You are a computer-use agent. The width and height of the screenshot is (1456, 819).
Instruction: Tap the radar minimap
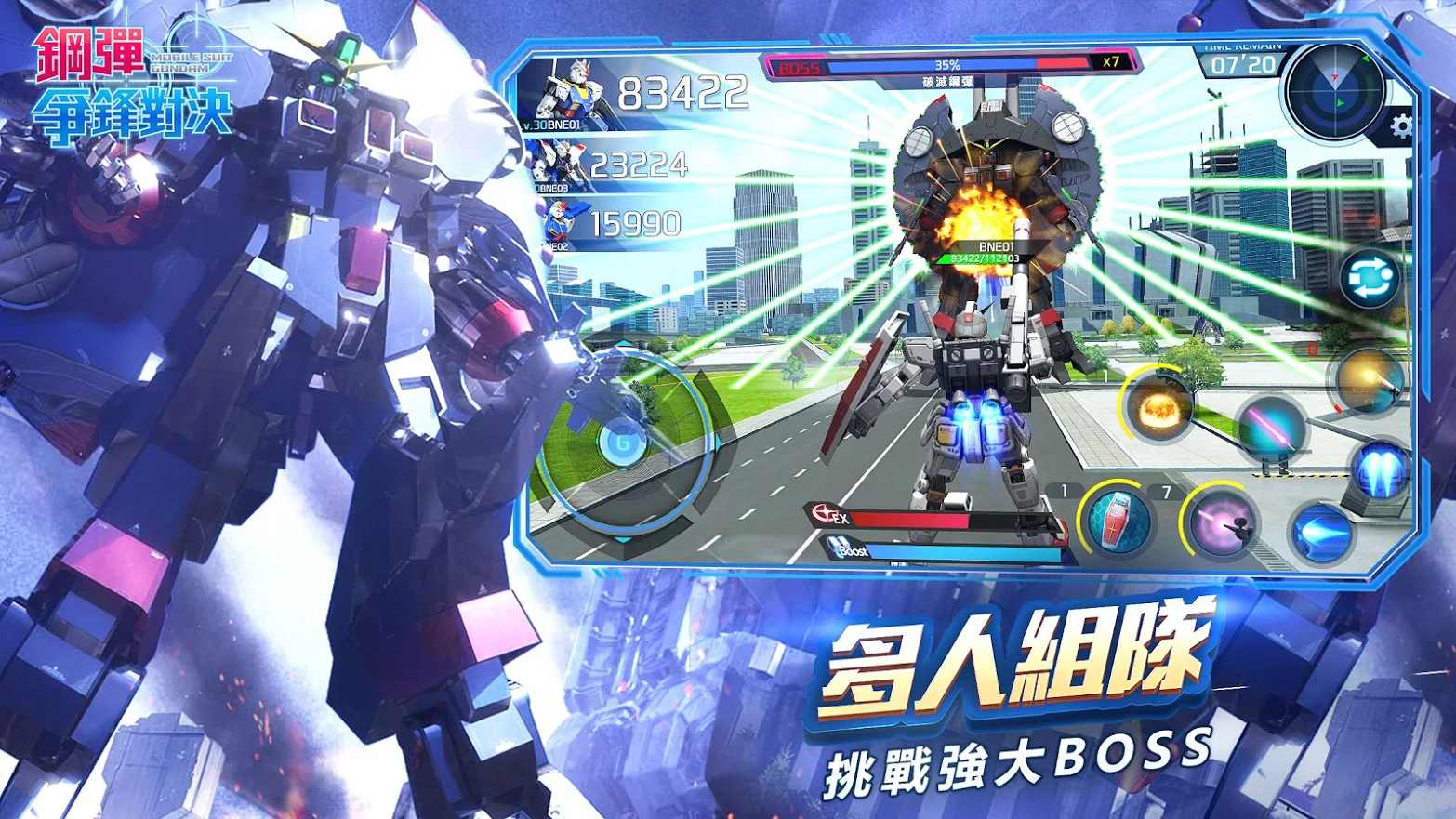click(x=1336, y=88)
